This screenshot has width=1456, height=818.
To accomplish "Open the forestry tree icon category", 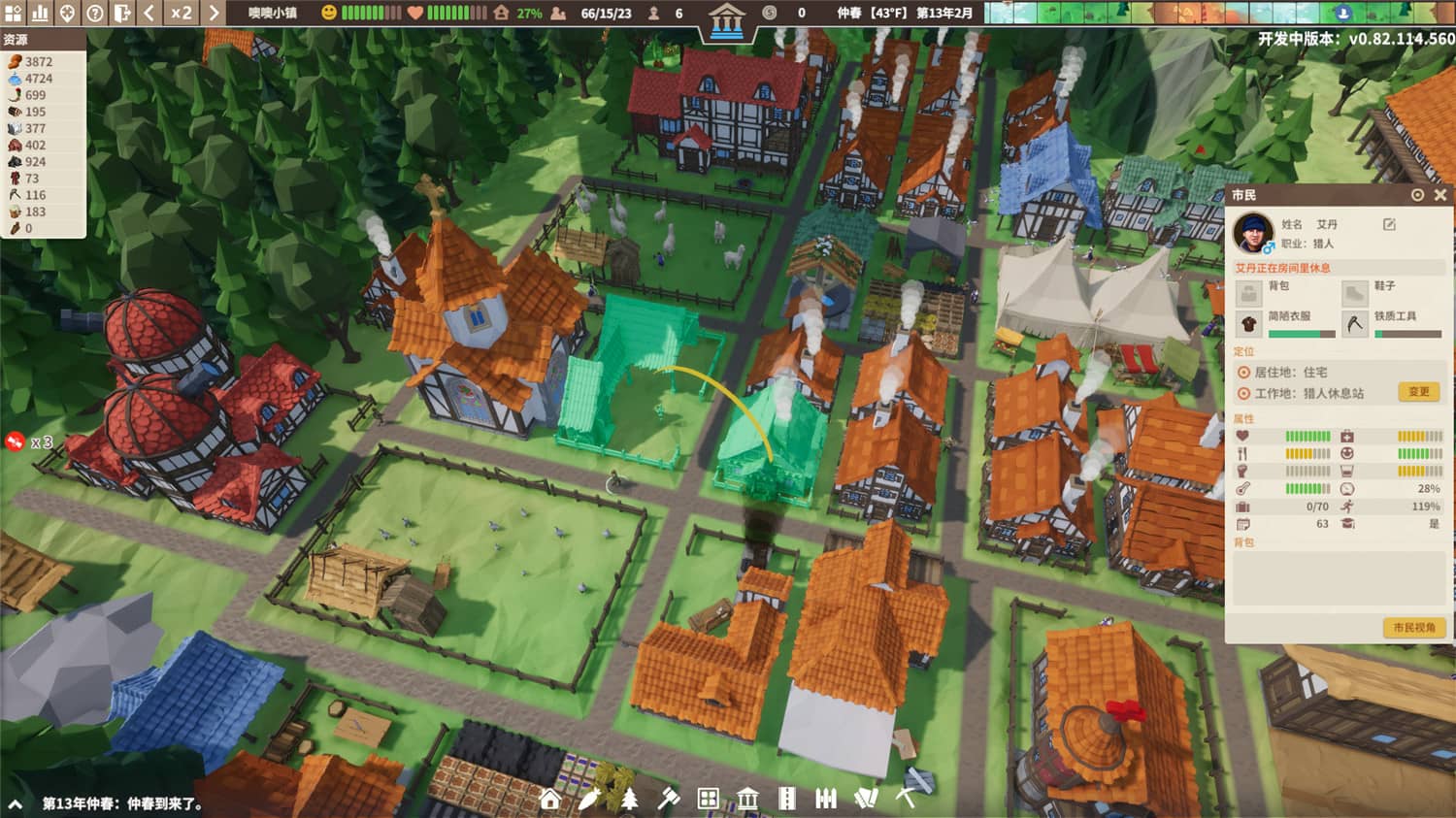I will coord(631,800).
